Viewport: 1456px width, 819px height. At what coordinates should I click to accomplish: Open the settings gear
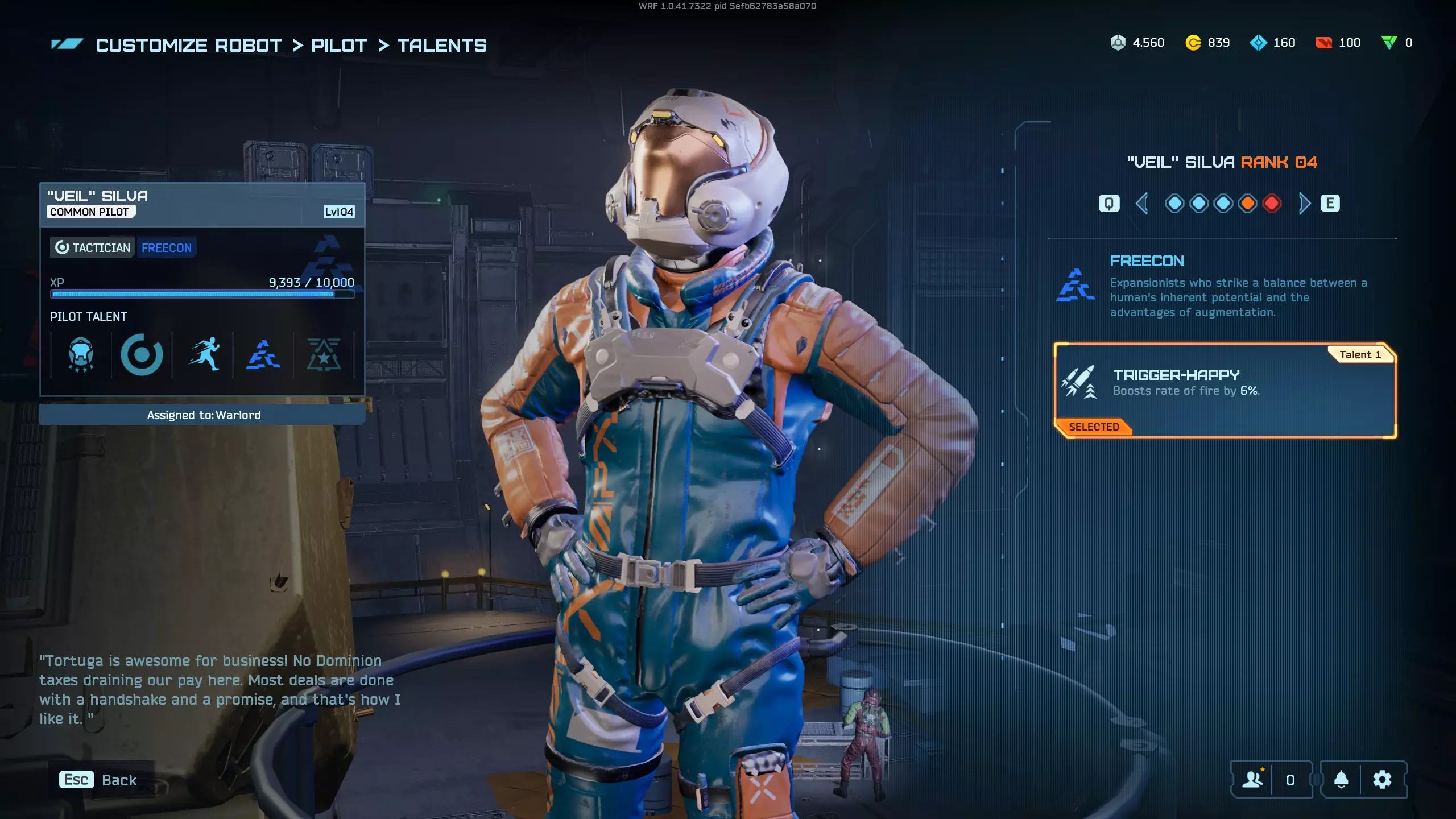1382,780
